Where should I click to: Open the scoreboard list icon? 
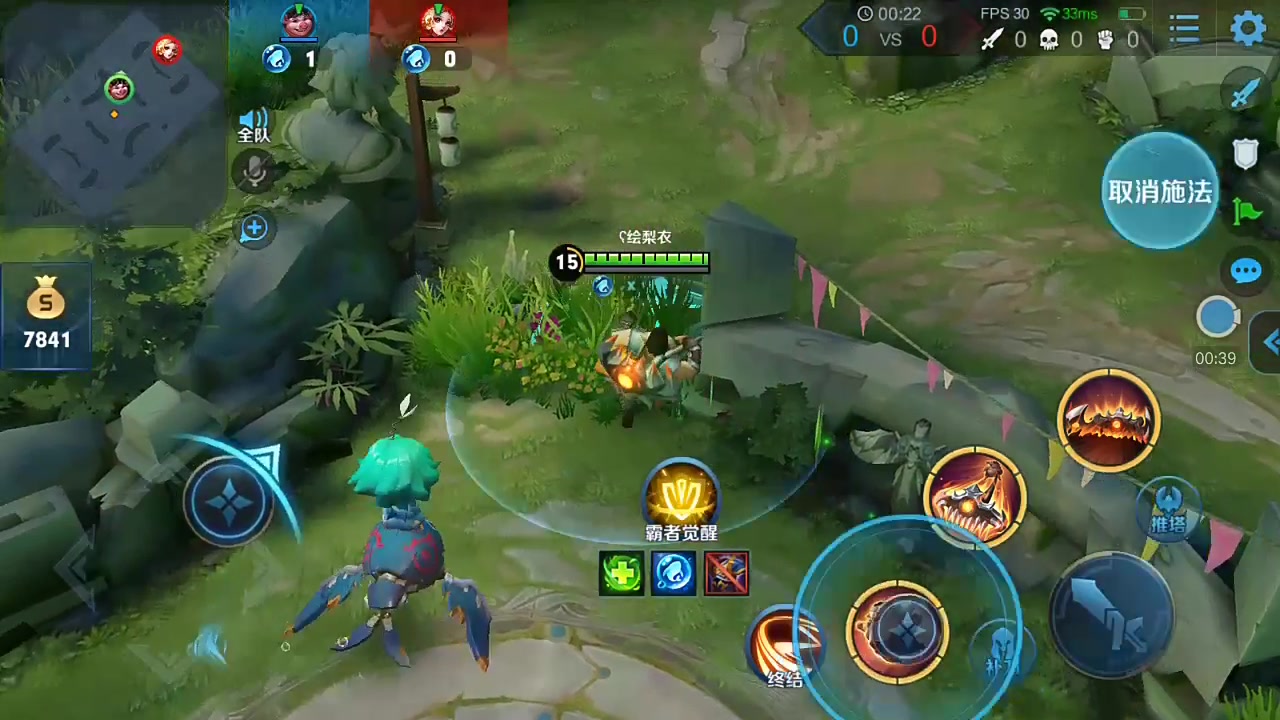pos(1184,29)
